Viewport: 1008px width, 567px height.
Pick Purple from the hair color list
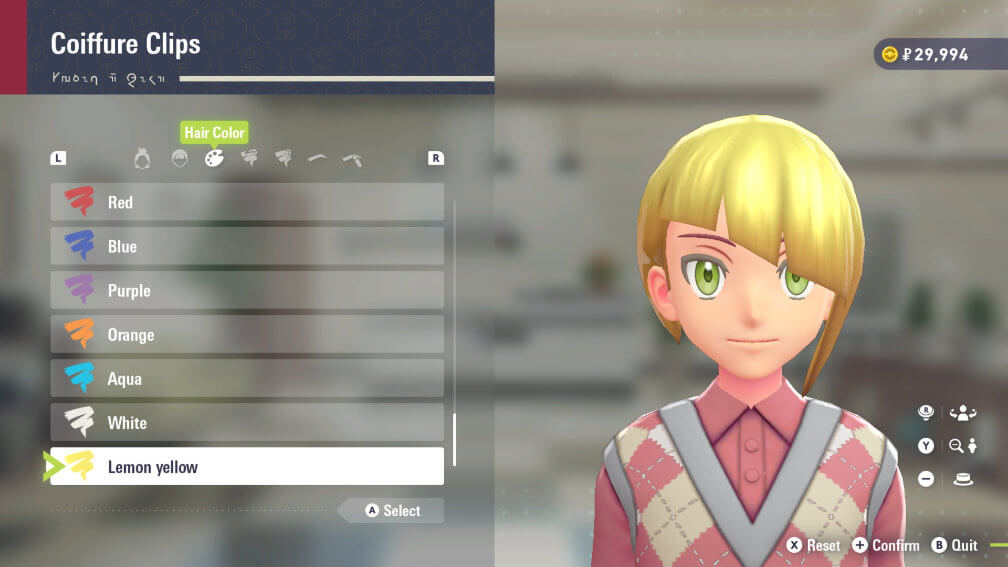pyautogui.click(x=247, y=290)
